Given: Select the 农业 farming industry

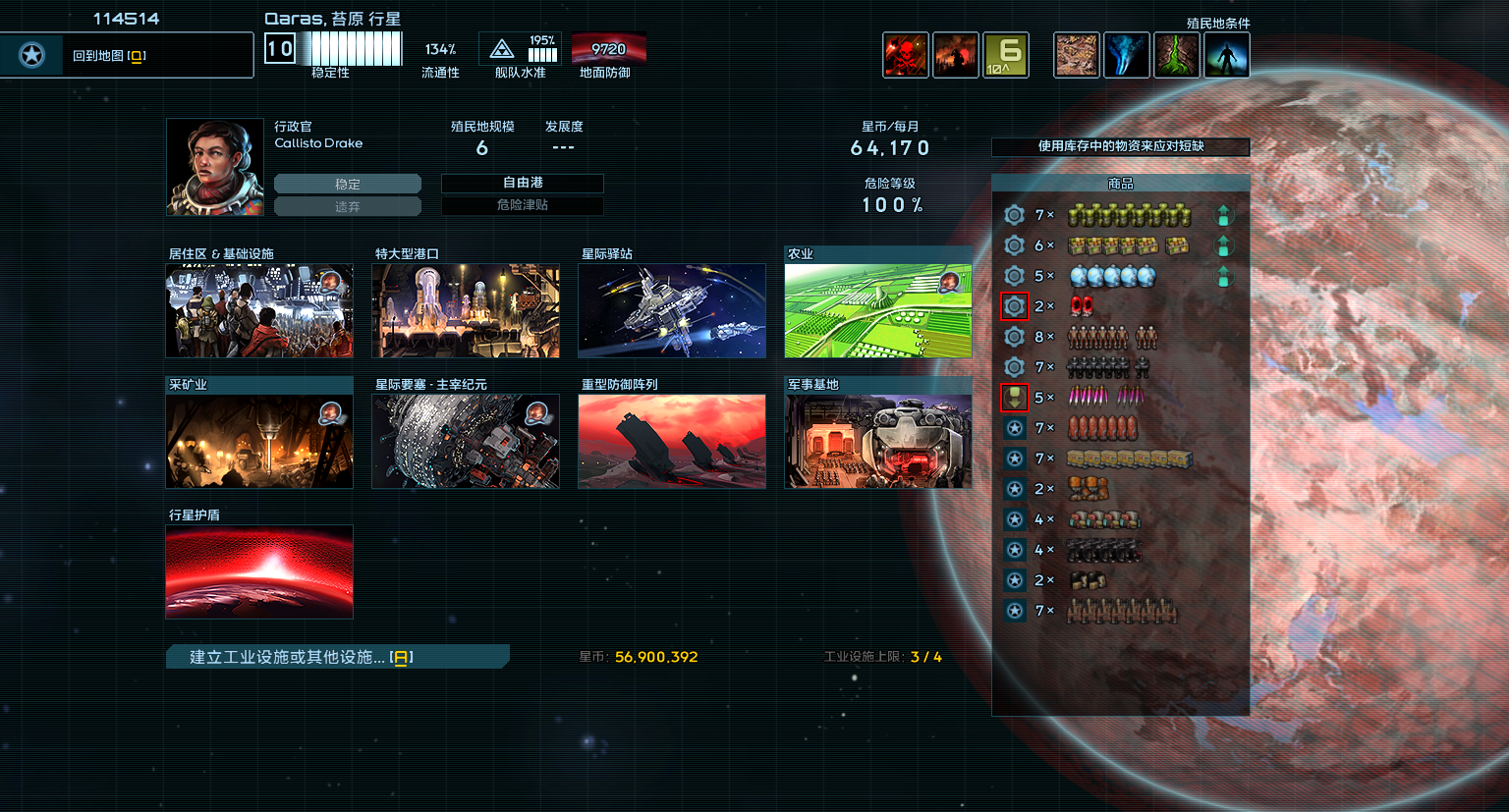Looking at the screenshot, I should tap(878, 310).
